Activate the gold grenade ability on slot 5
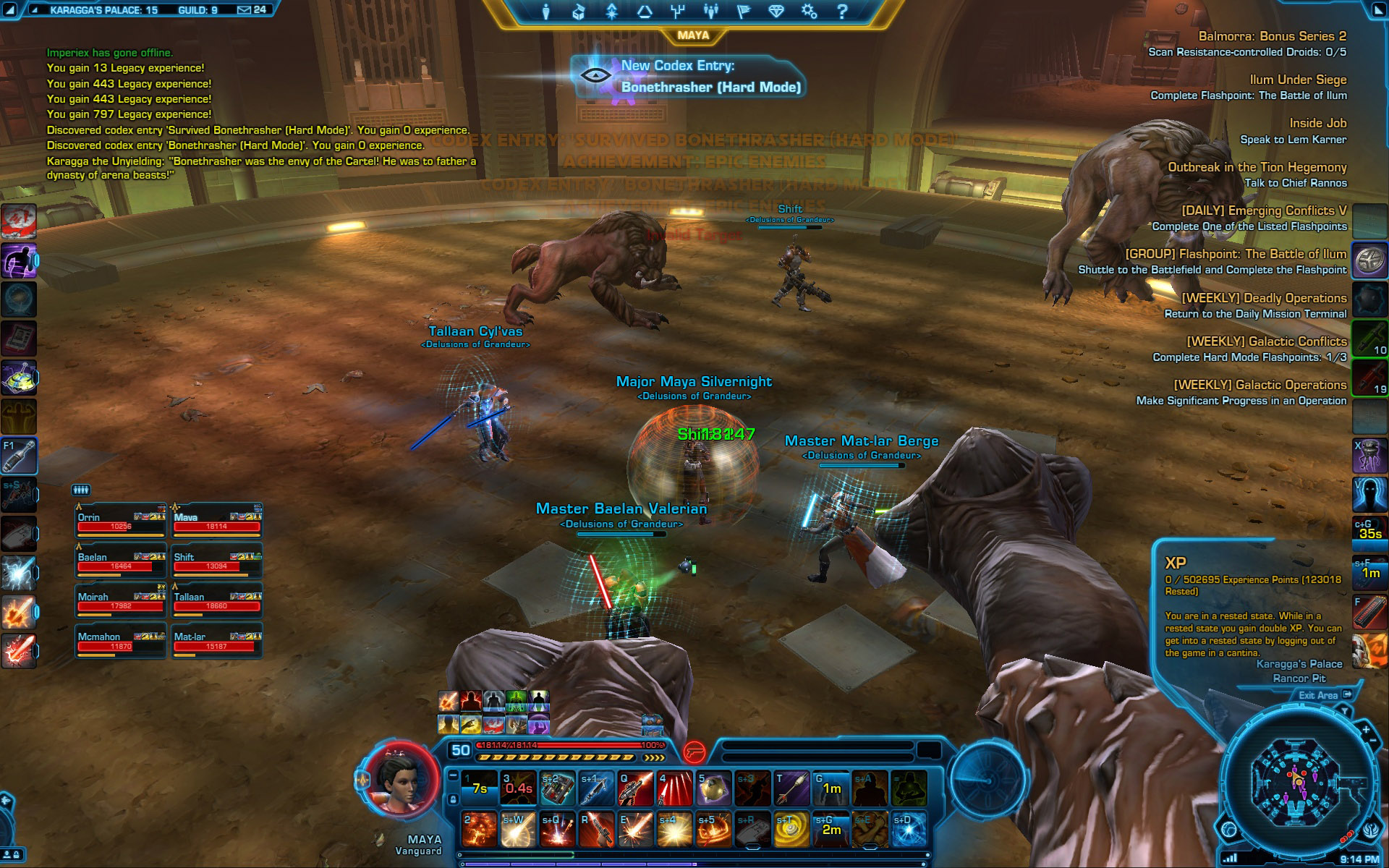Screen dimensions: 1389x868 pos(713,788)
